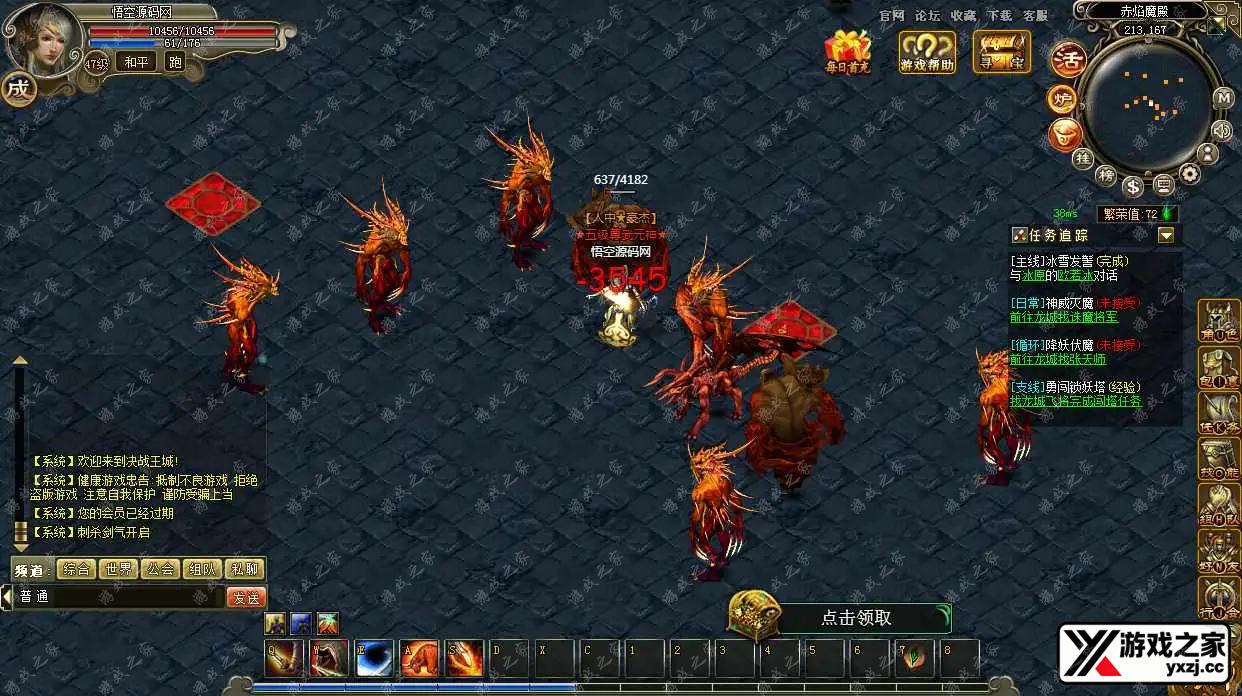The height and width of the screenshot is (696, 1242).
Task: Open the 论坛 forum link
Action: click(x=928, y=15)
